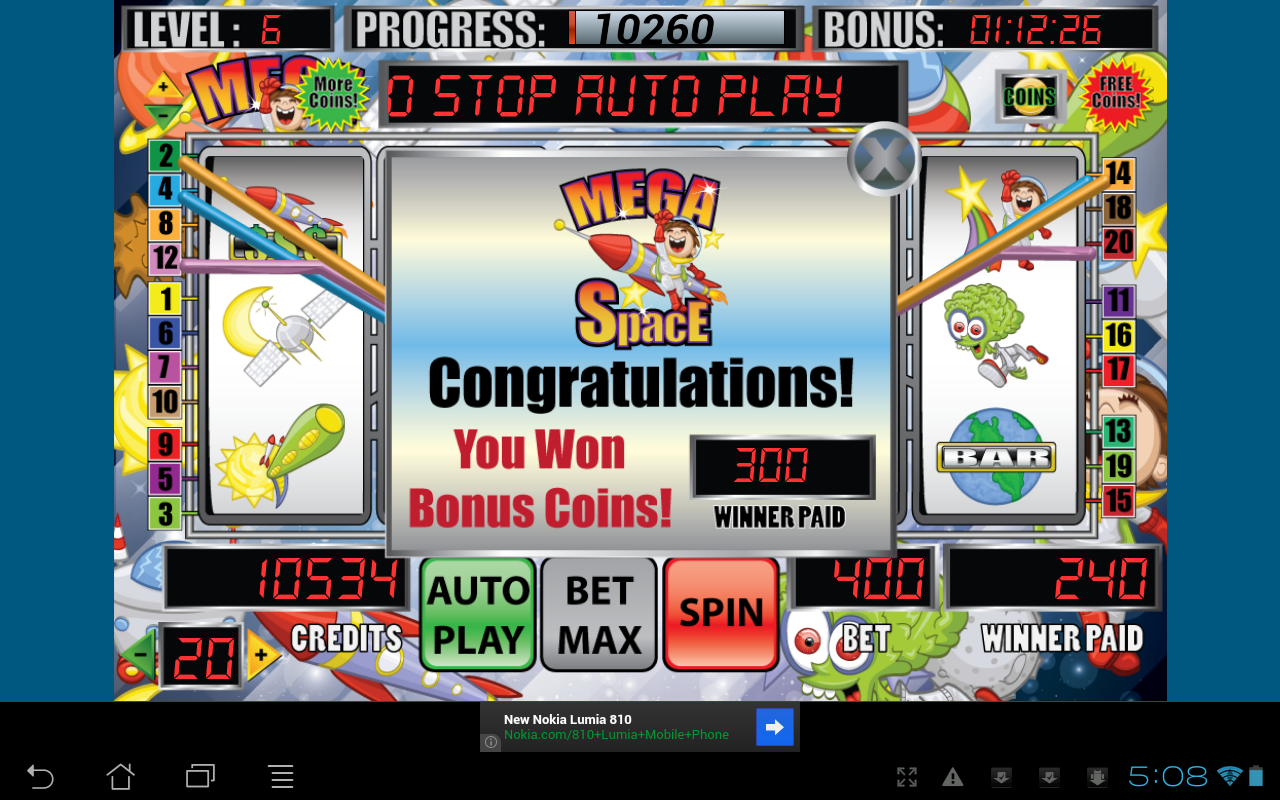Open the Nokia Lumia 810 ad arrow
This screenshot has height=800, width=1280.
774,727
